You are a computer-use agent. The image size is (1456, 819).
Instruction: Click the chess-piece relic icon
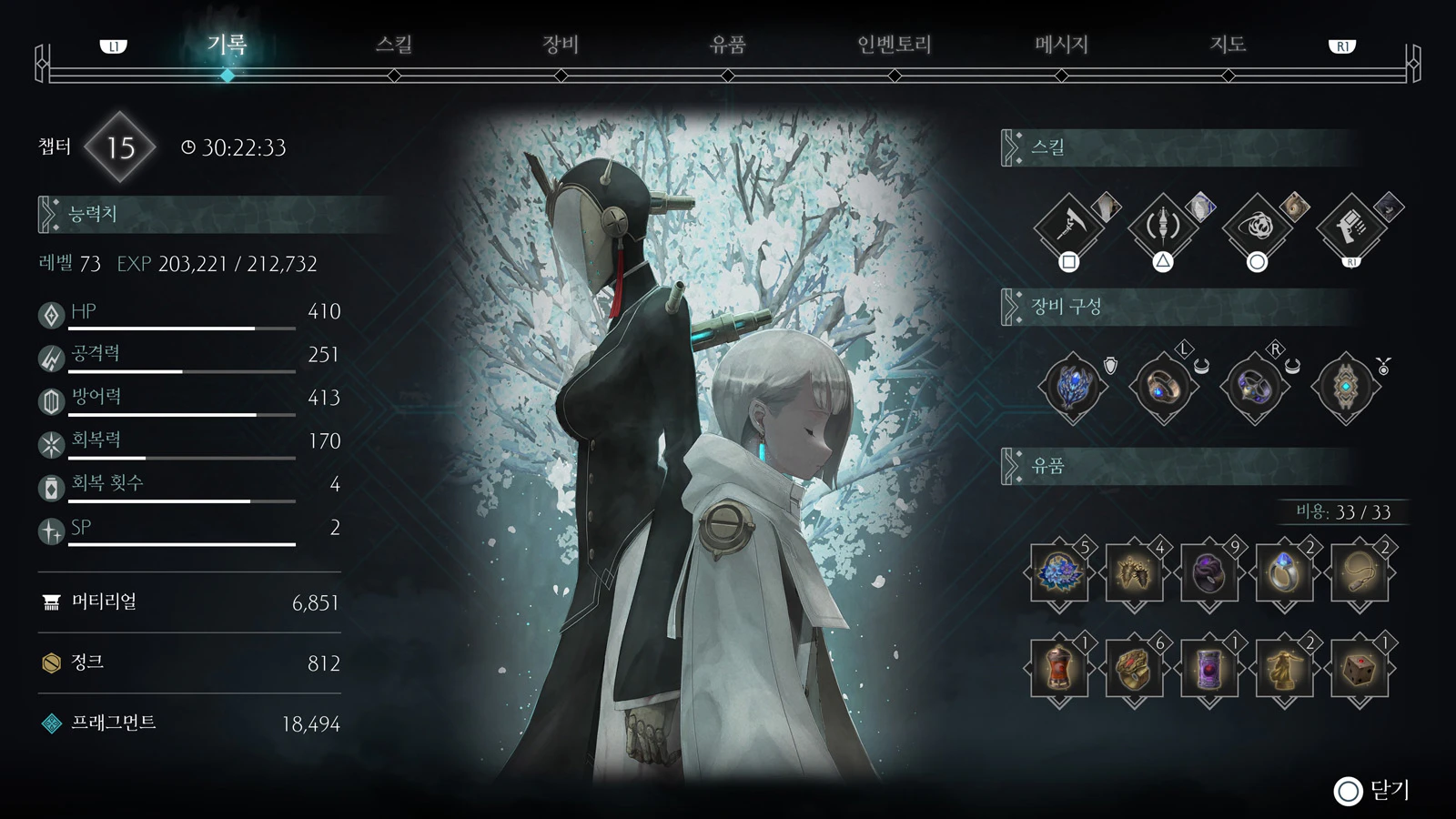[1284, 671]
